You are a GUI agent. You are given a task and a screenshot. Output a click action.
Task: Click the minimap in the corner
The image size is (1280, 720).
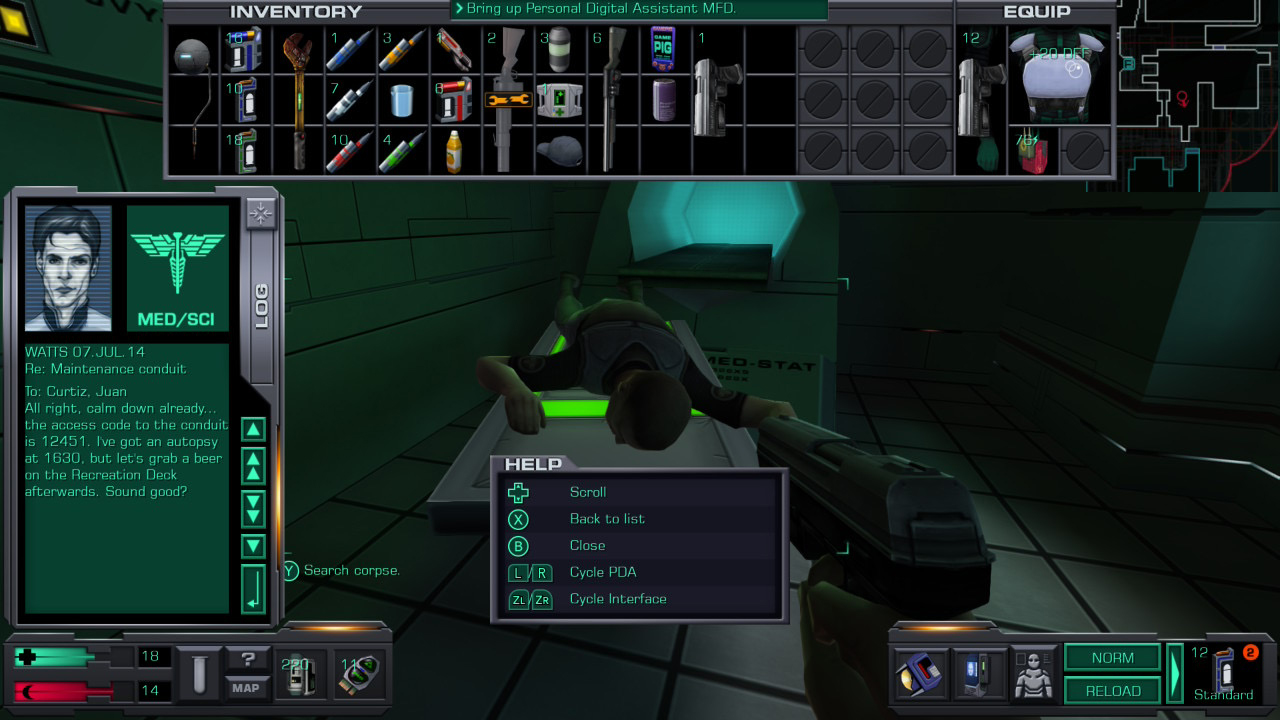click(x=1198, y=90)
